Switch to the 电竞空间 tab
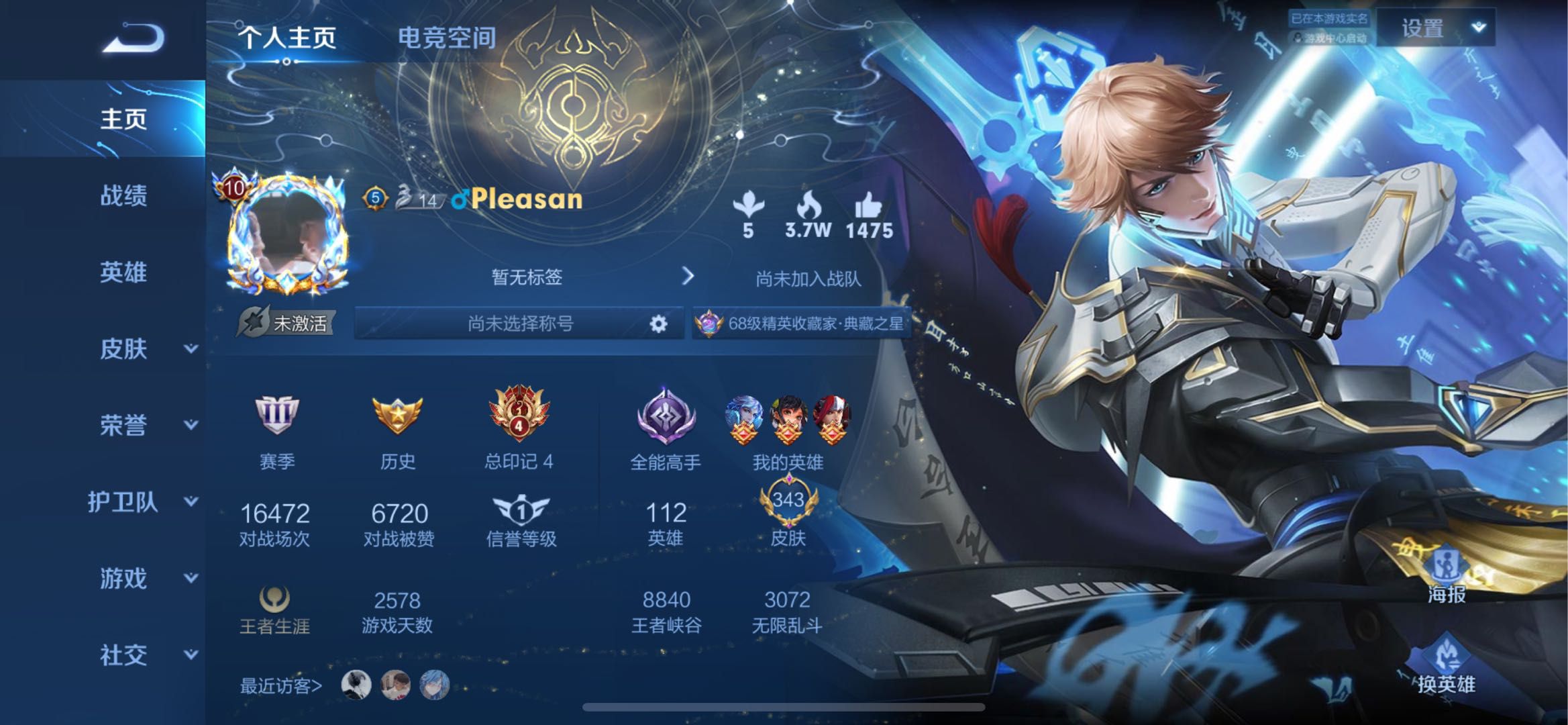Image resolution: width=1568 pixels, height=725 pixels. point(447,38)
